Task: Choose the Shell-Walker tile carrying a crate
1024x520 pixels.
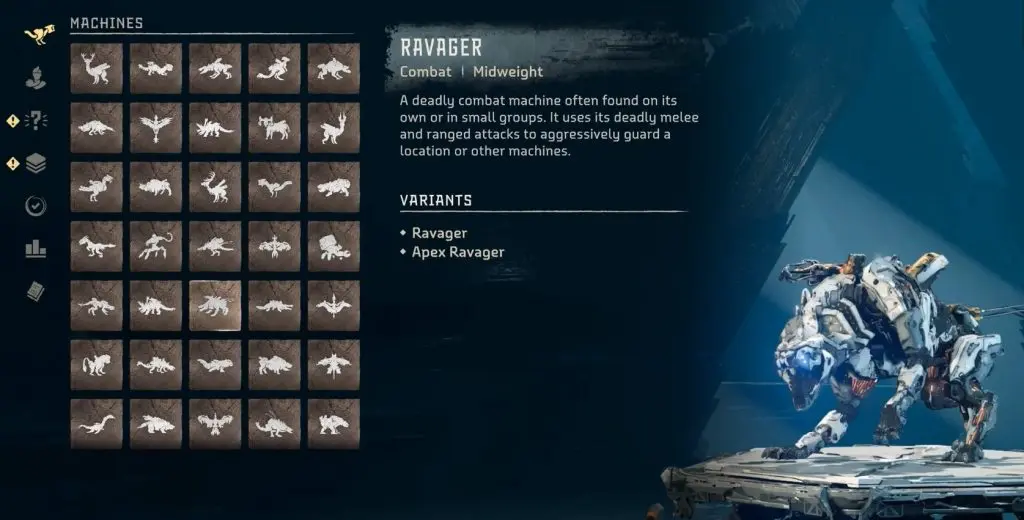Action: coord(334,246)
